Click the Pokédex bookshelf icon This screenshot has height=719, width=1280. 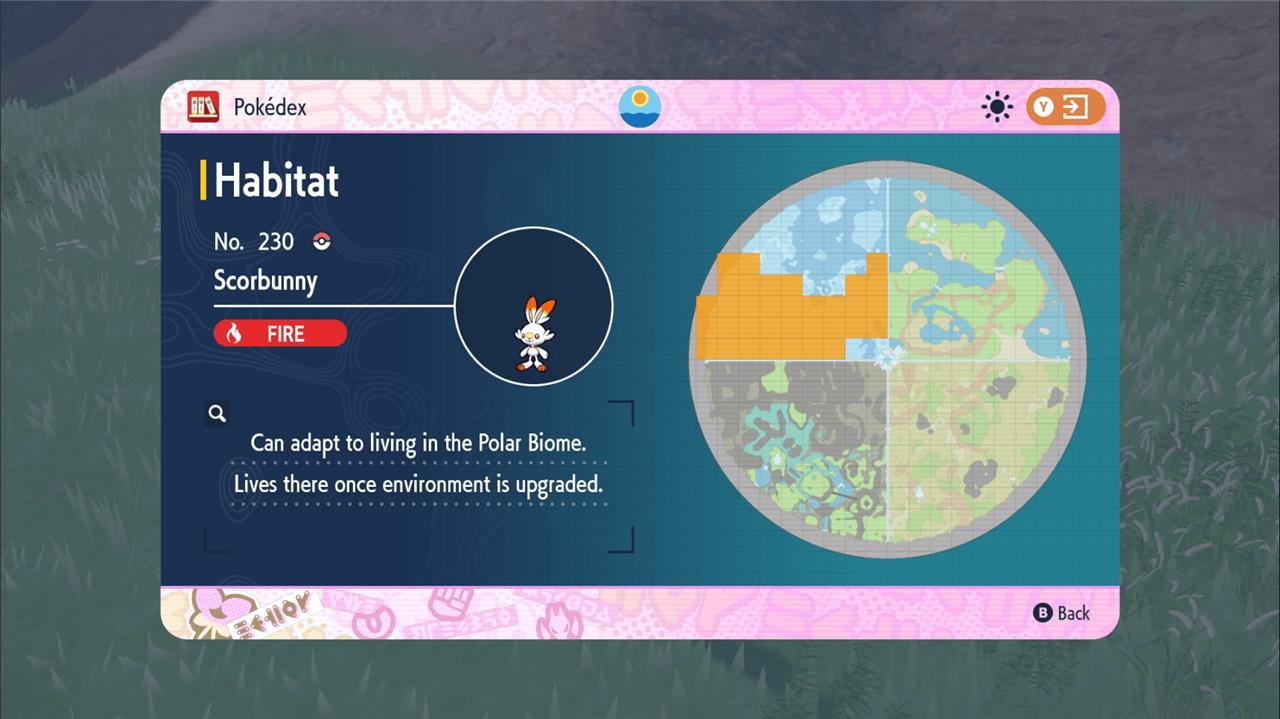203,107
